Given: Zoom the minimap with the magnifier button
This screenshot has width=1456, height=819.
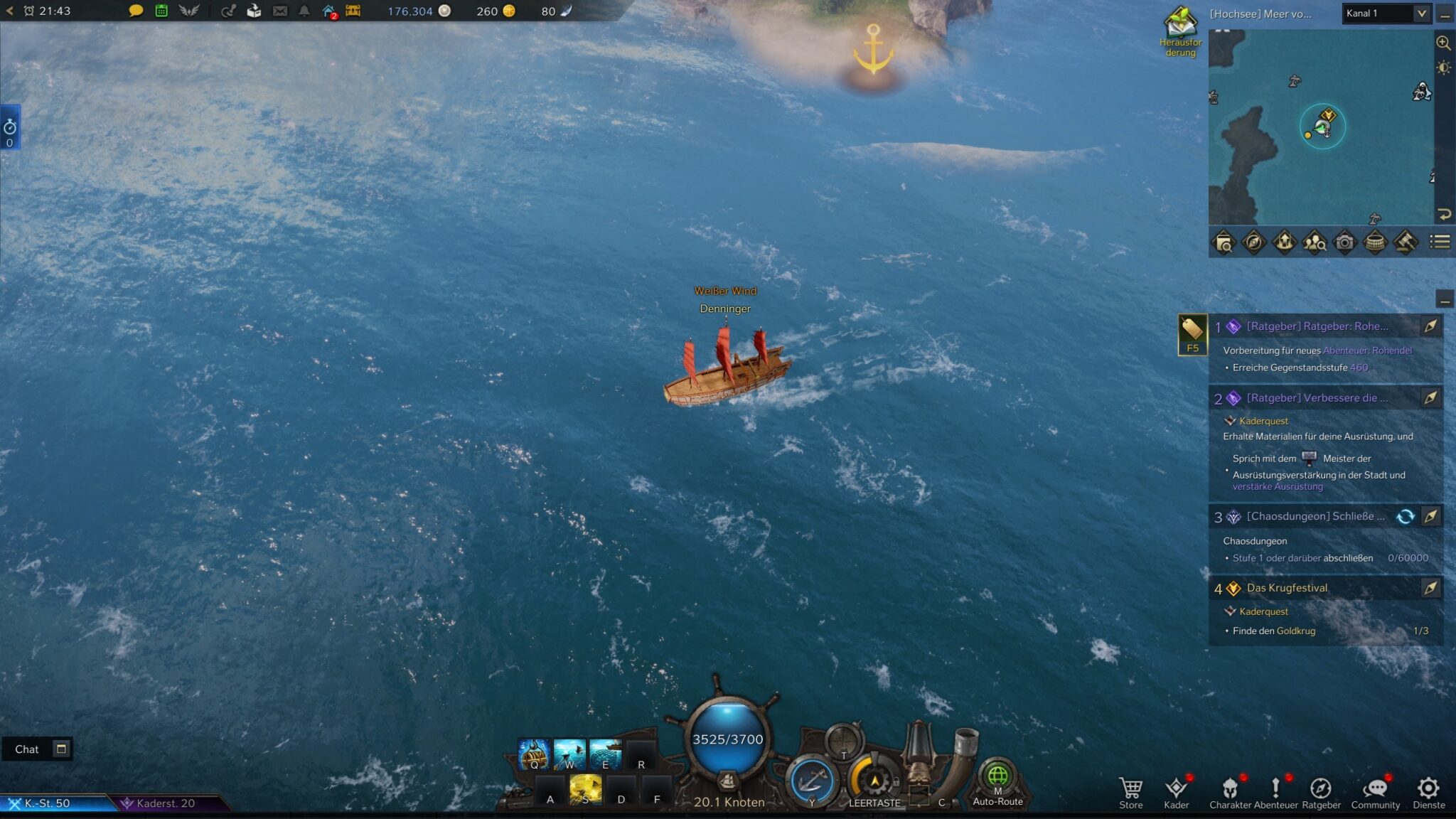Looking at the screenshot, I should coord(1443,43).
